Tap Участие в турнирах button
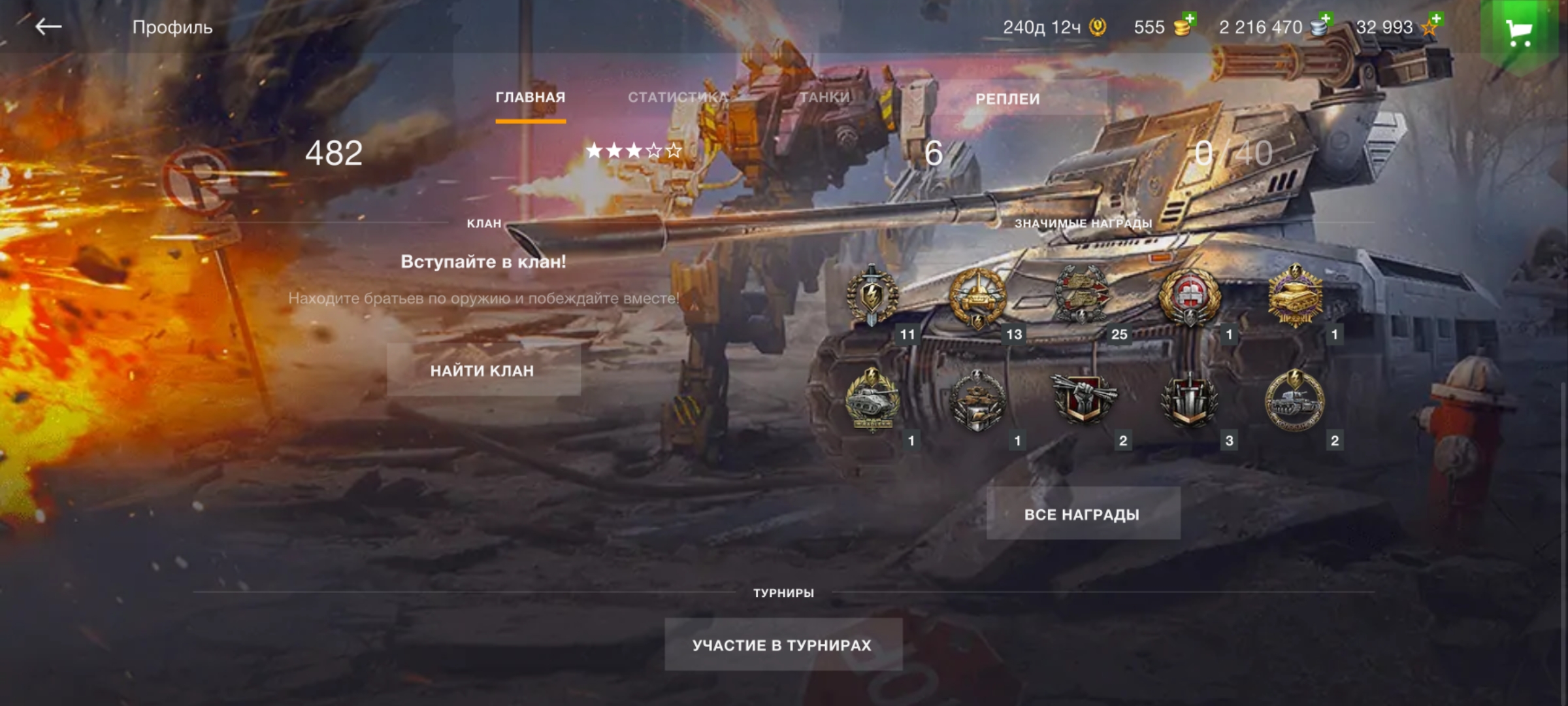The image size is (1568, 706). tap(782, 645)
